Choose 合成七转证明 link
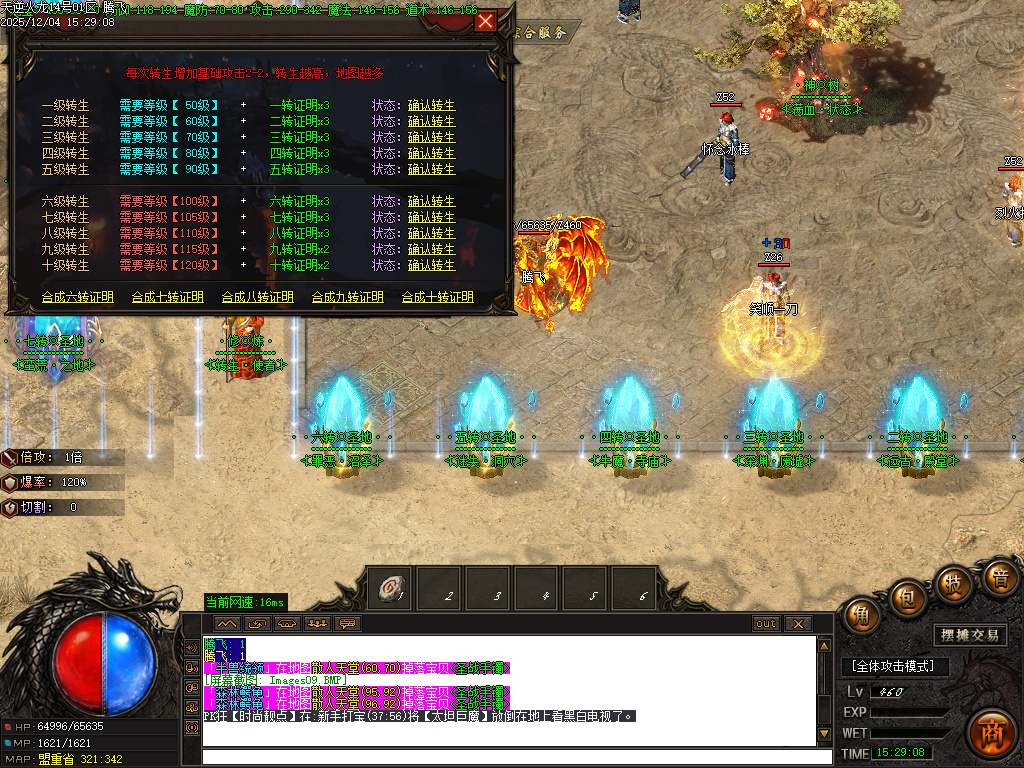1024x768 pixels. (x=168, y=298)
